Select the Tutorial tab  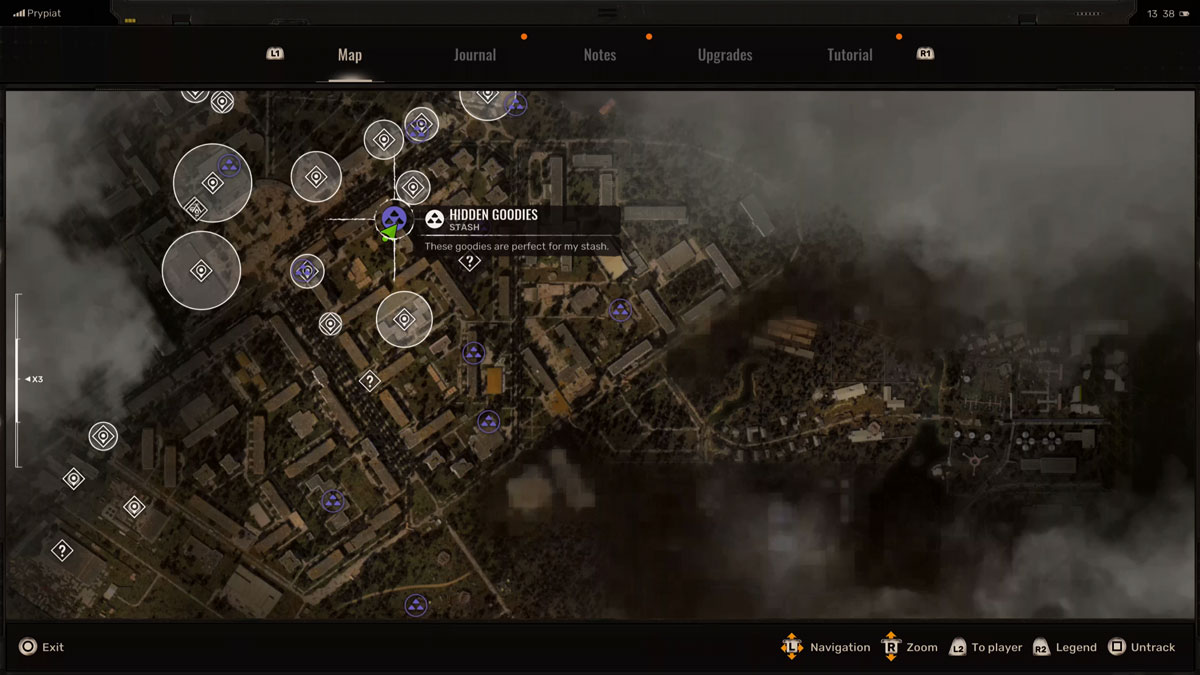[x=850, y=55]
